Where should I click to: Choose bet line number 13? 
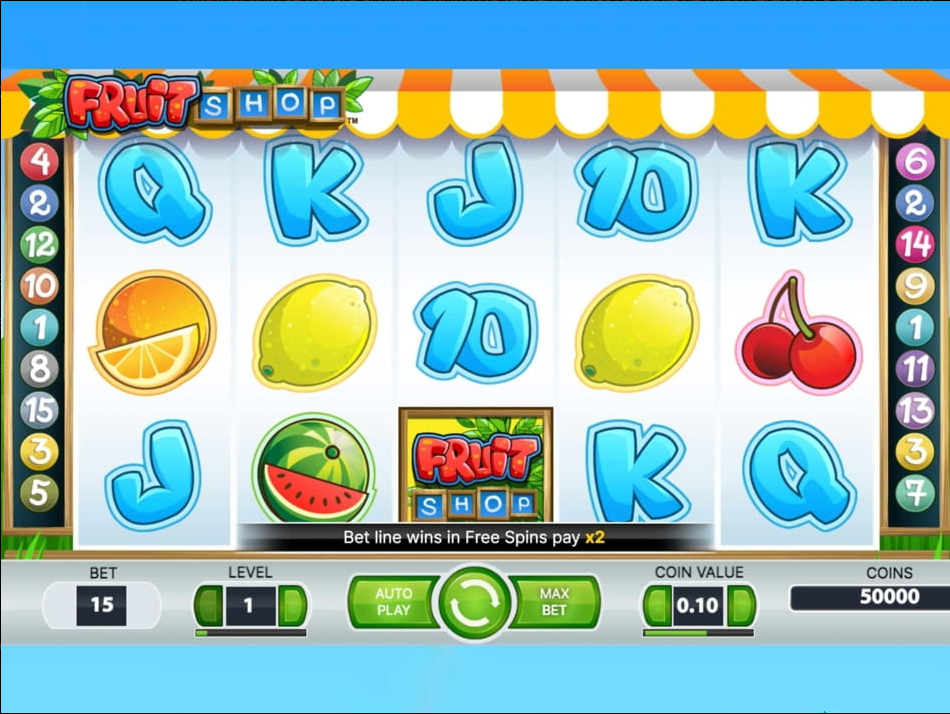(x=914, y=411)
